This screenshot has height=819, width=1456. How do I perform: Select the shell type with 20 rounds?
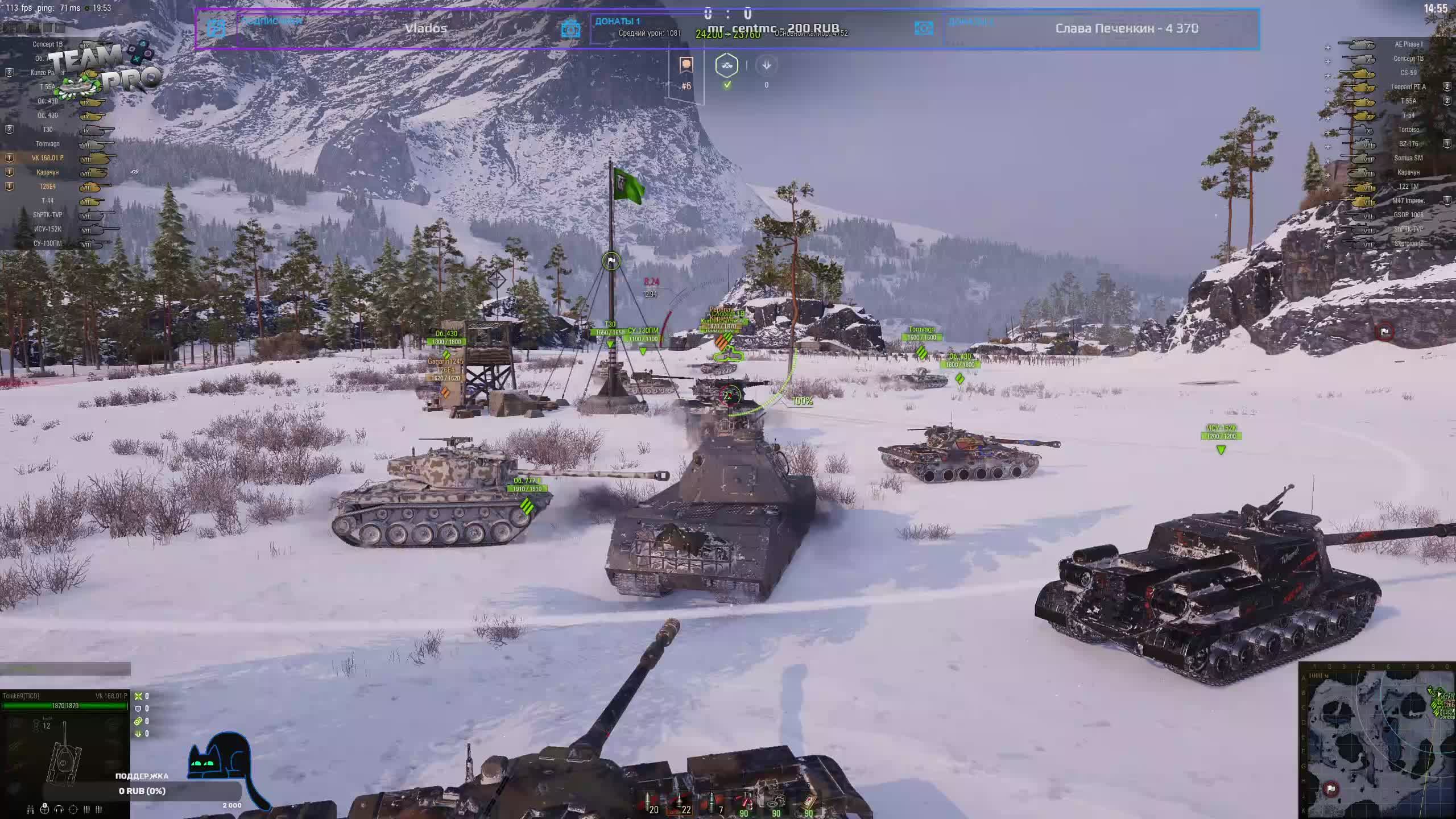648,803
